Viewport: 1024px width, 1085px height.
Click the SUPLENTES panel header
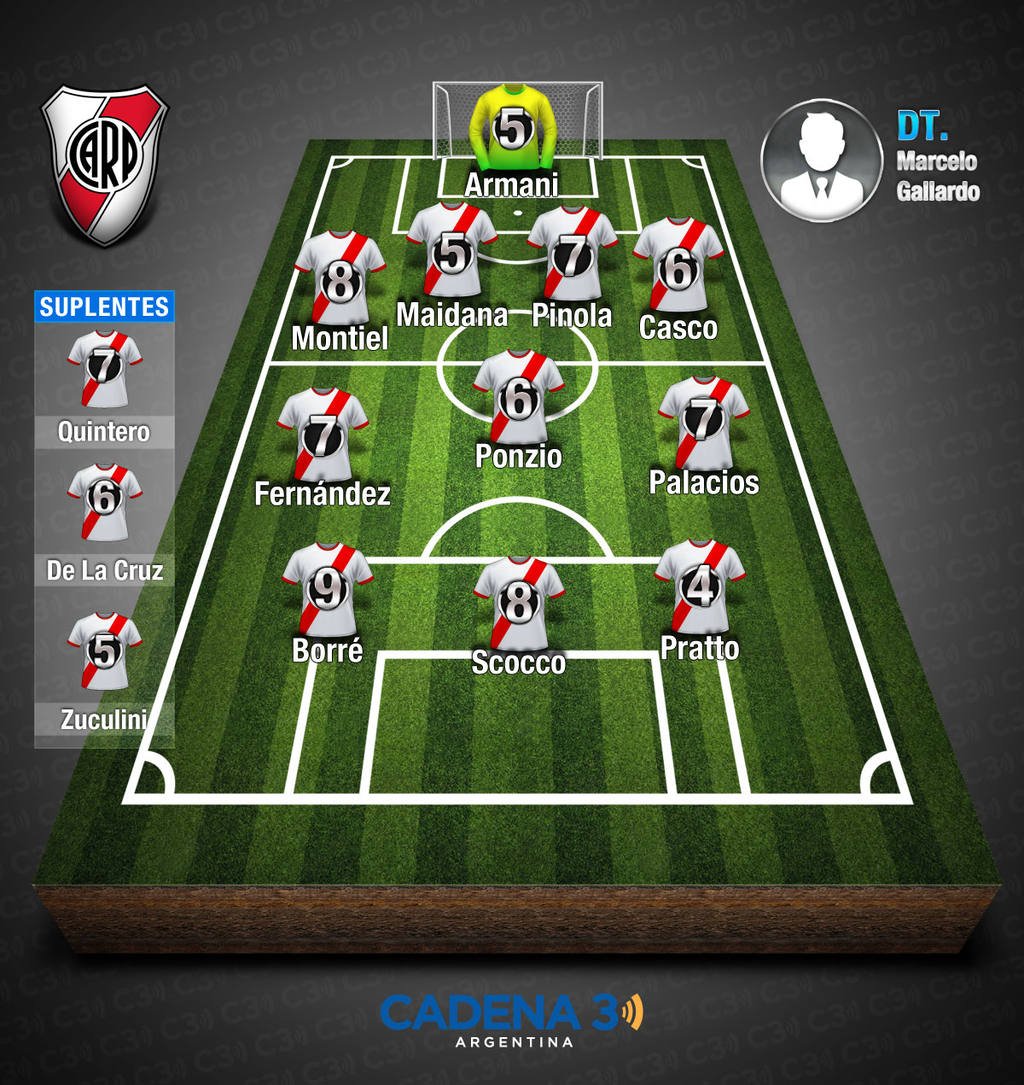tap(104, 307)
